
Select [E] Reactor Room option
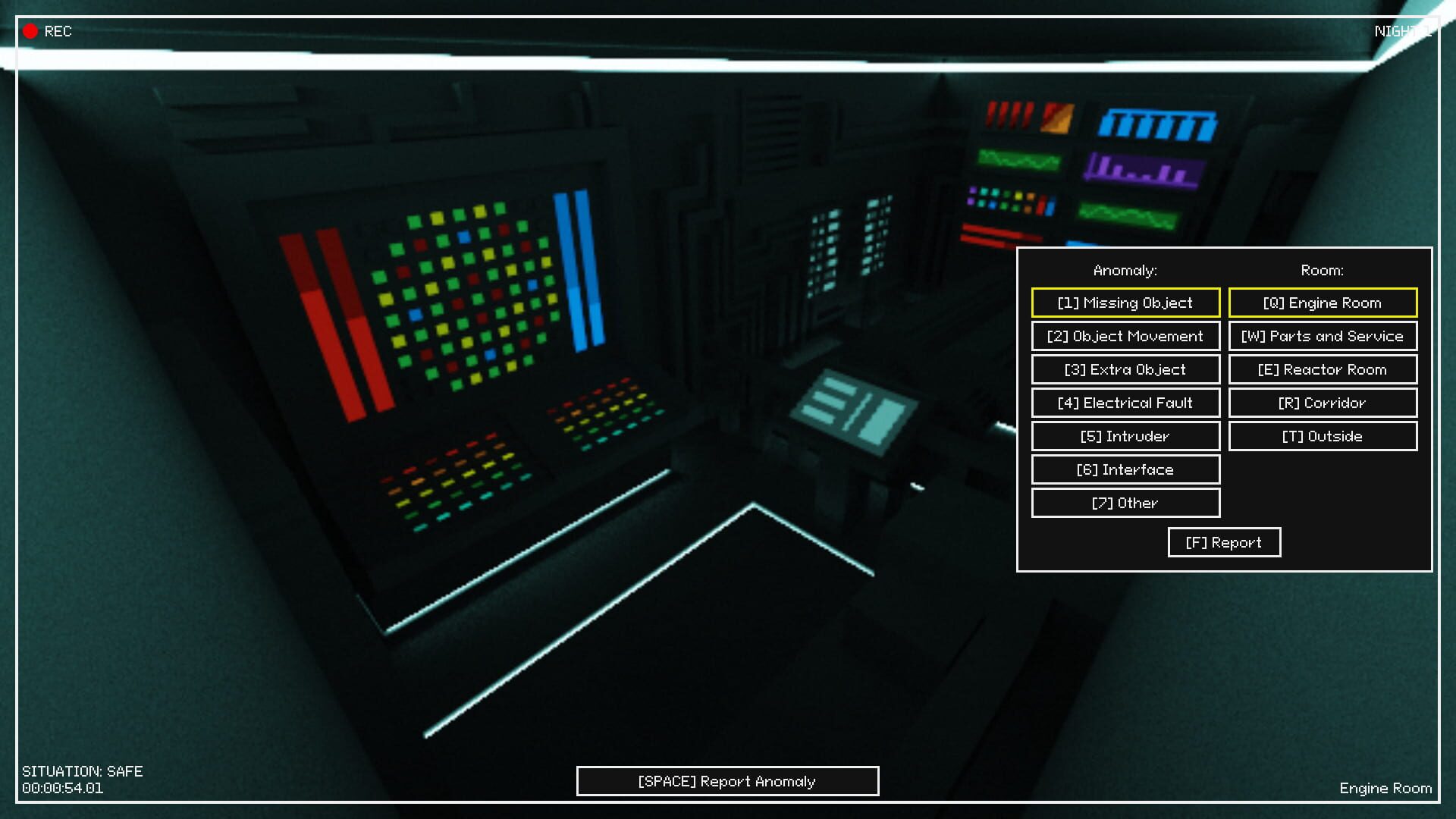[x=1323, y=369]
